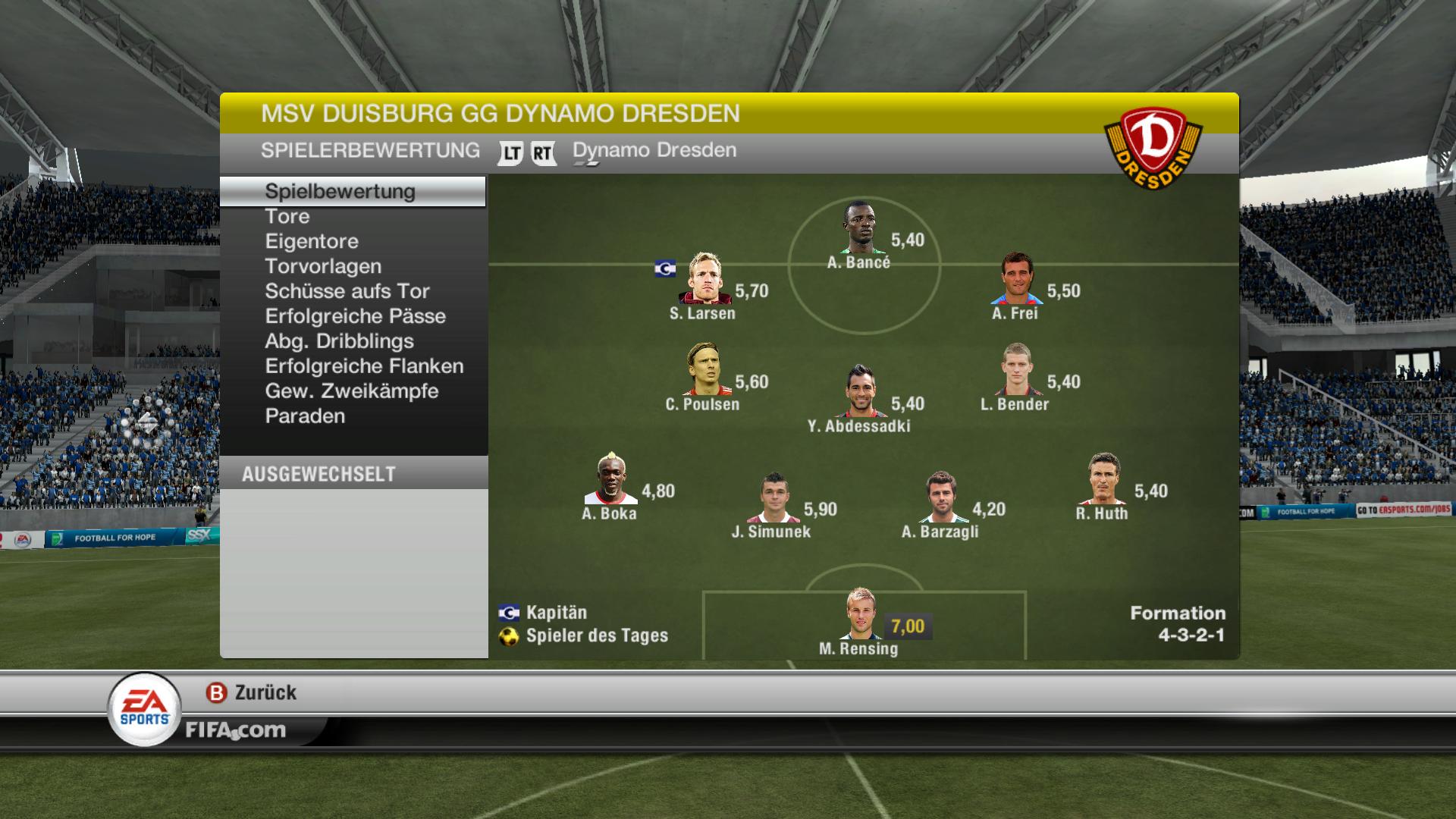Select A. Frei's player portrait
This screenshot has height=819, width=1456.
tap(1016, 278)
